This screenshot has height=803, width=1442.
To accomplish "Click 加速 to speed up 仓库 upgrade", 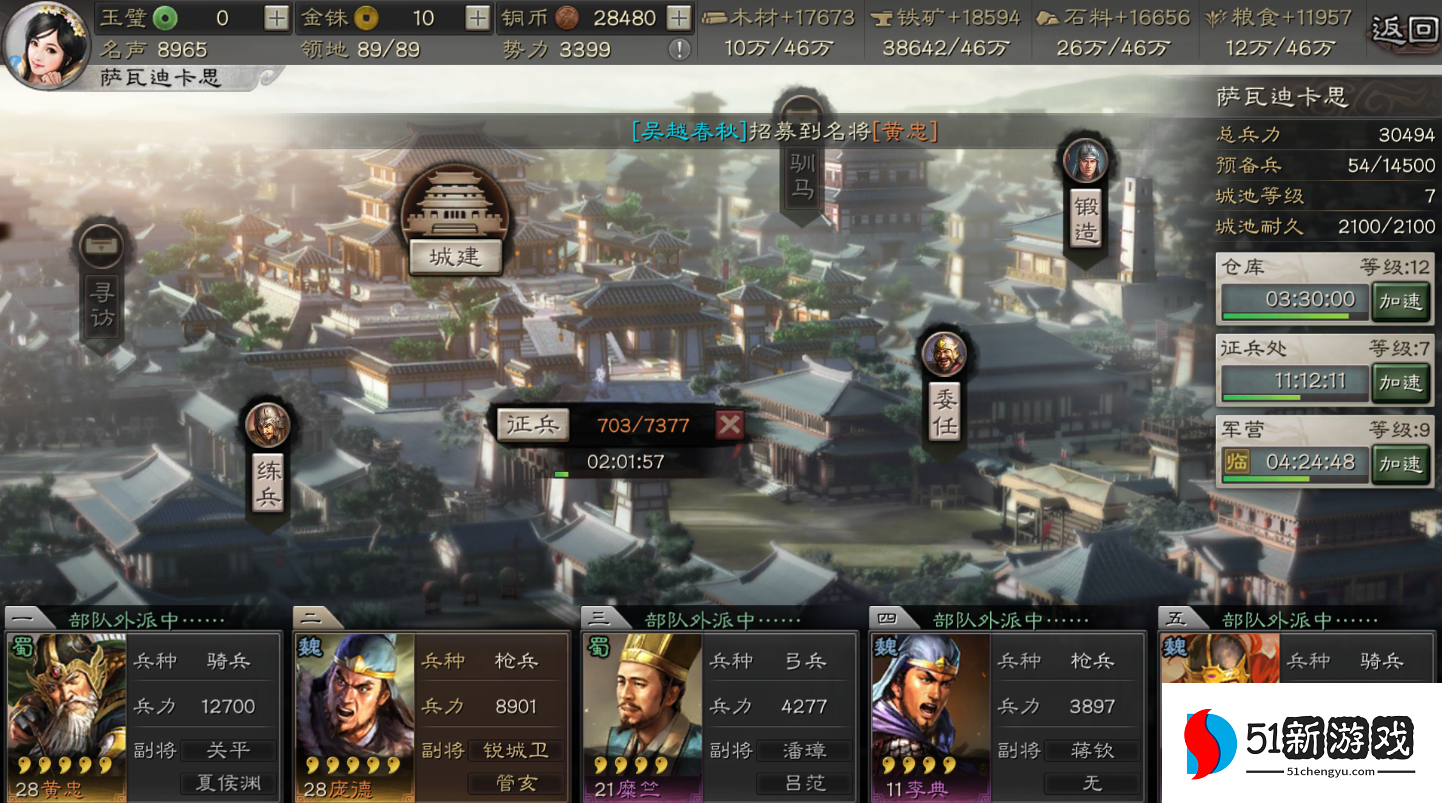I will 1403,300.
